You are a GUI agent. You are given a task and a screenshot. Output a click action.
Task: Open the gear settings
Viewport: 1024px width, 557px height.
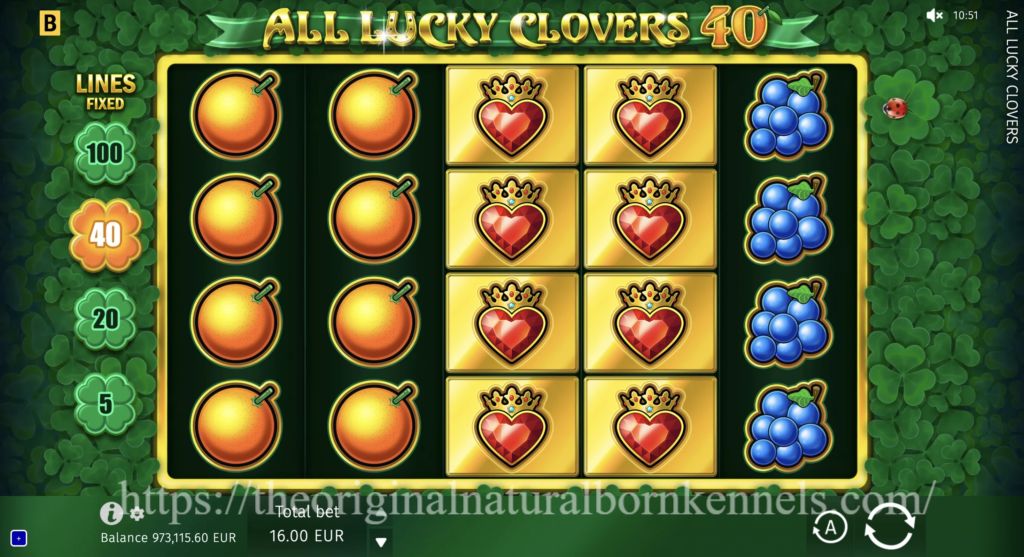point(137,514)
